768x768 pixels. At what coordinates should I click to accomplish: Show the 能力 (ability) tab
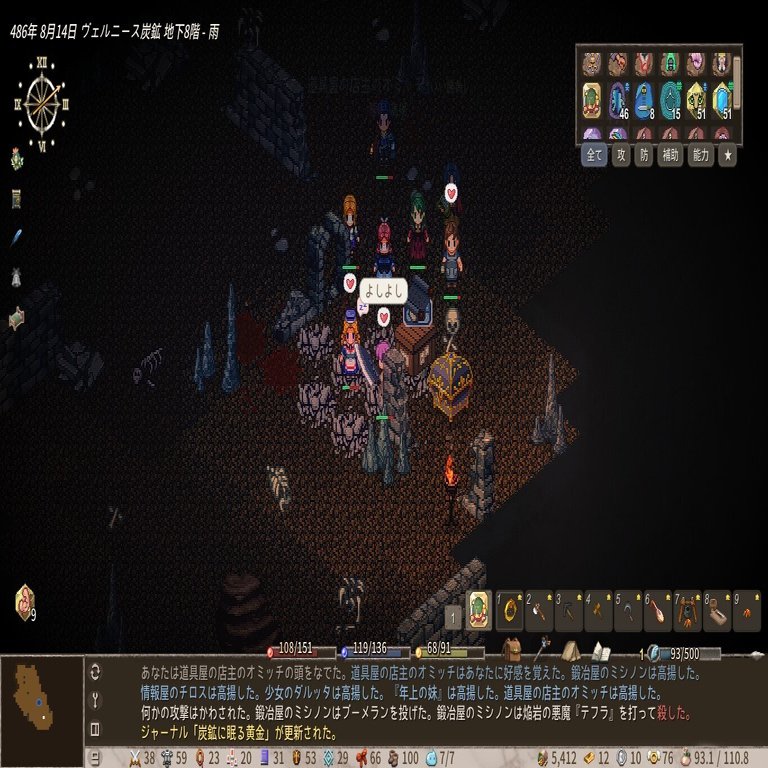pyautogui.click(x=699, y=156)
